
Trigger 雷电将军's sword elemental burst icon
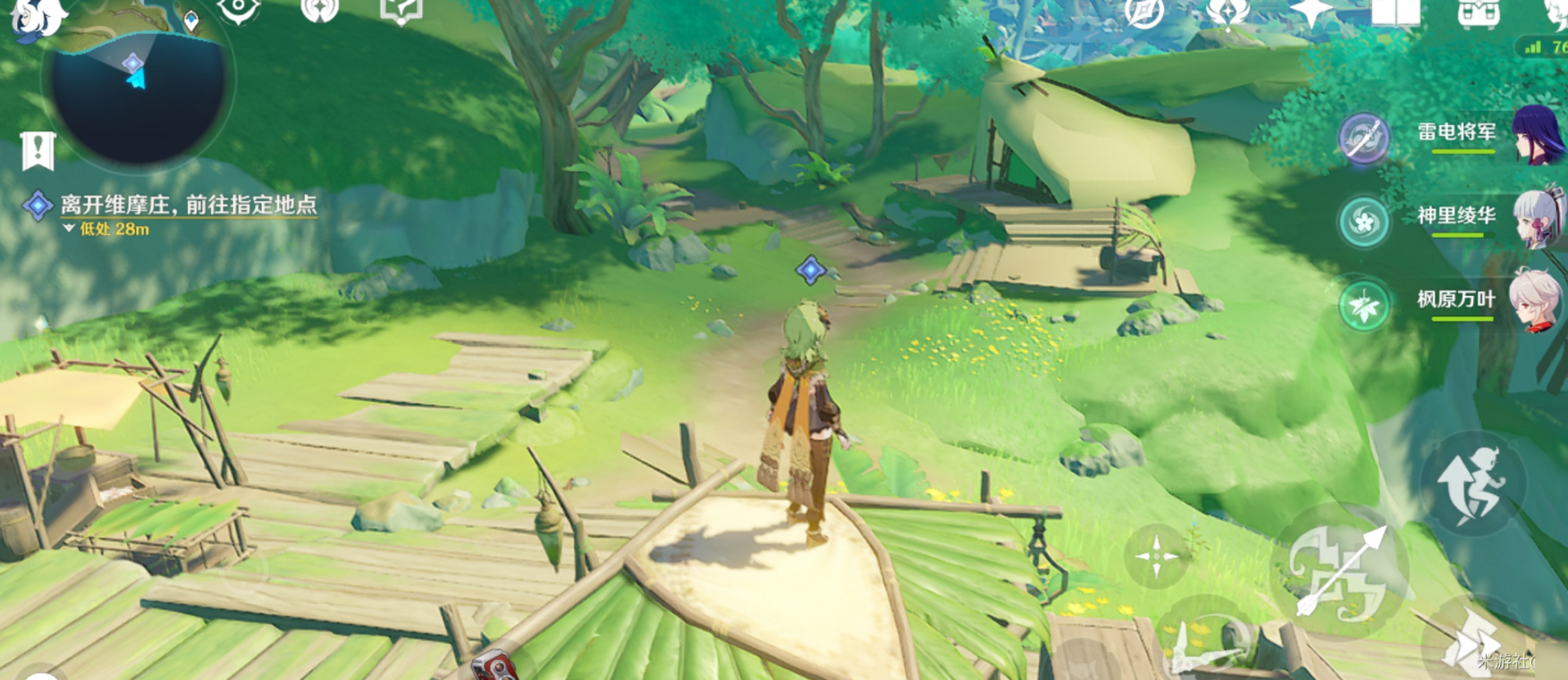pos(1363,139)
